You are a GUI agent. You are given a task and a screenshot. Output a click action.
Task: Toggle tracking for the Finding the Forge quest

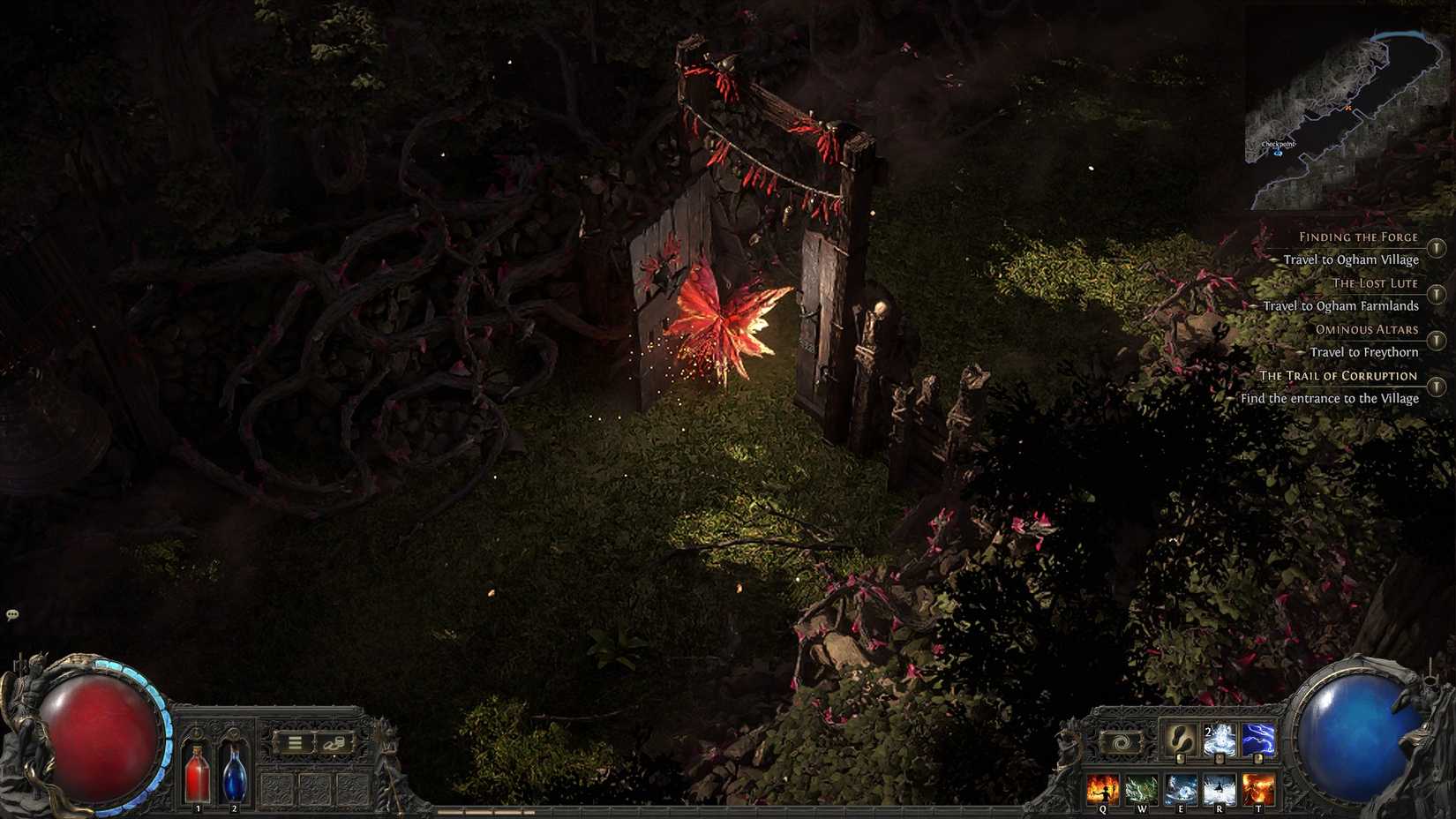click(x=1435, y=249)
